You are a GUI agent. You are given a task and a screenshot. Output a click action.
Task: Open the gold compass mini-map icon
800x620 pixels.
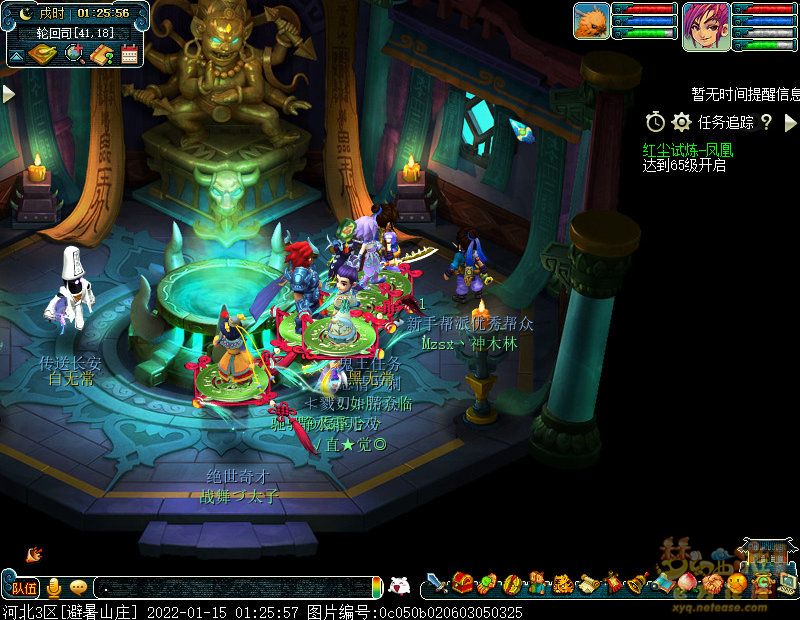(44, 54)
